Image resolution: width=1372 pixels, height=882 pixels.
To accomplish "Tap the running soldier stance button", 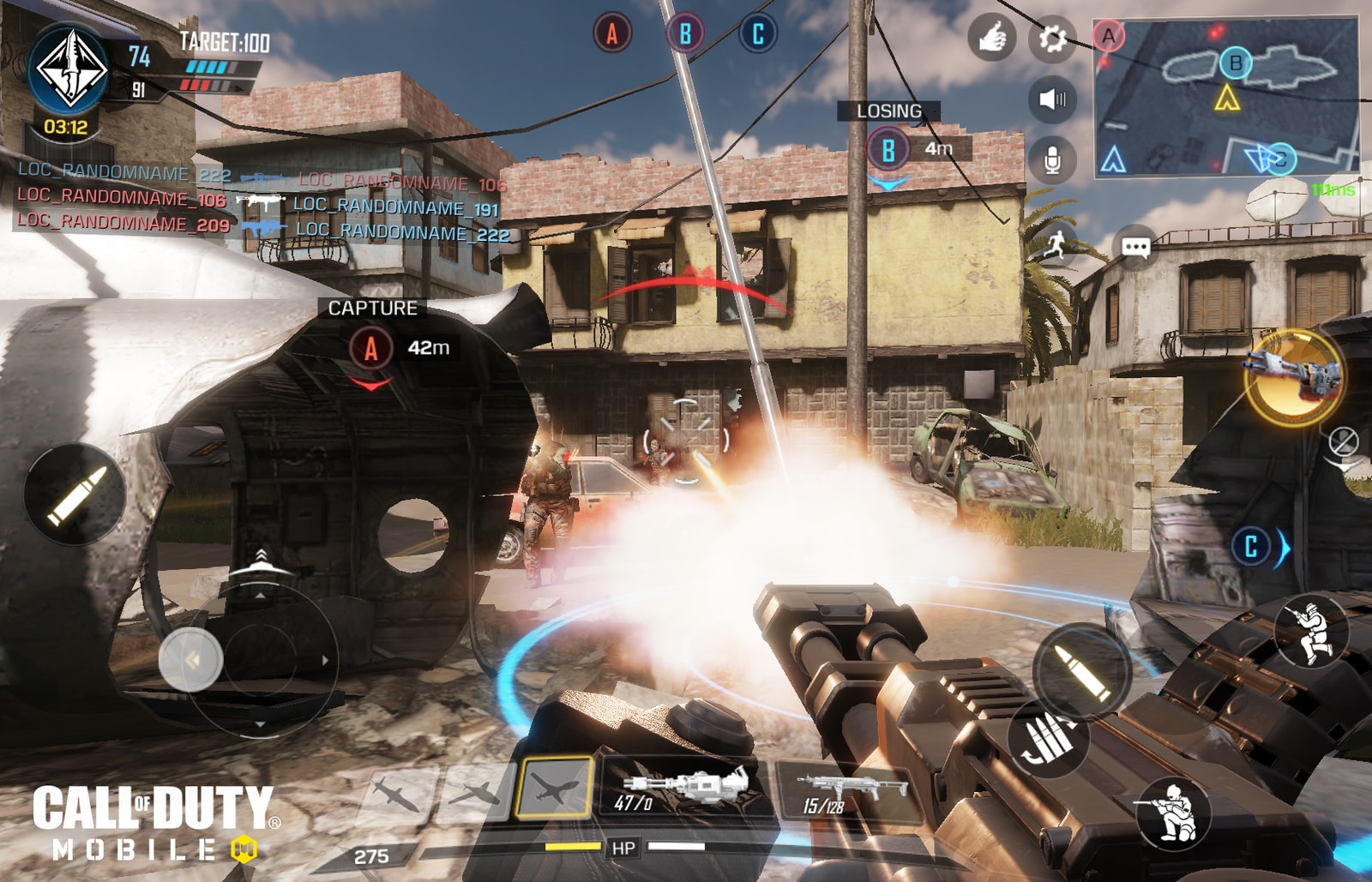I will click(1310, 631).
